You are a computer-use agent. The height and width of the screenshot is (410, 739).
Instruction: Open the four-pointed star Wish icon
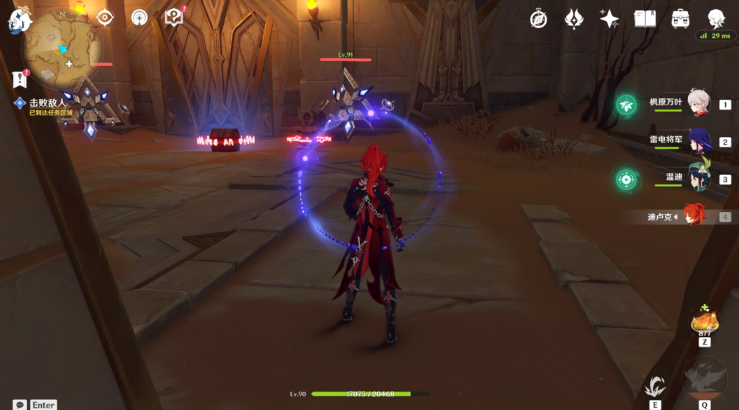[x=609, y=18]
